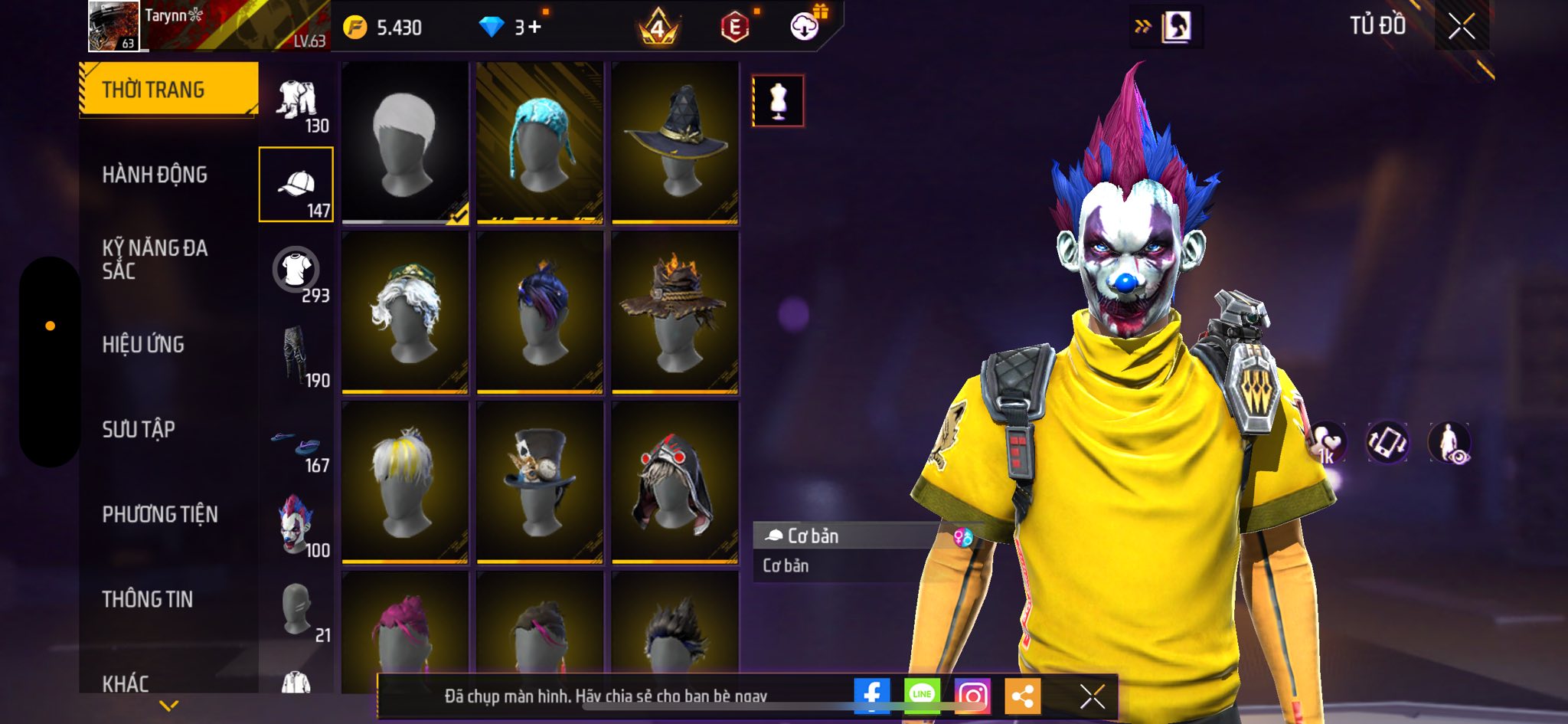
Task: Open the THÔNG TIN info tab
Action: coord(148,599)
